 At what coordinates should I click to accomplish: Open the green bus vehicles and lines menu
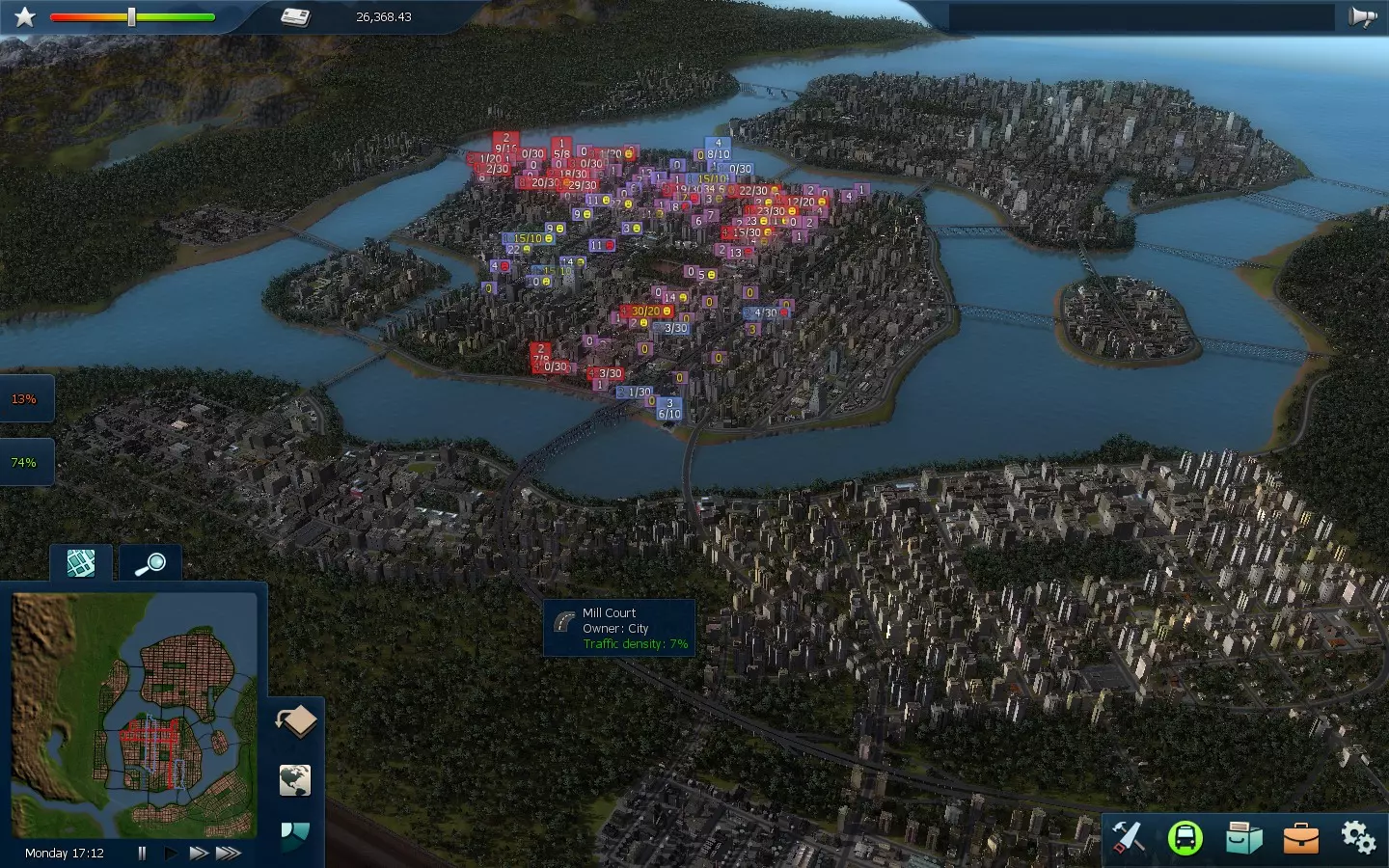tap(1185, 837)
